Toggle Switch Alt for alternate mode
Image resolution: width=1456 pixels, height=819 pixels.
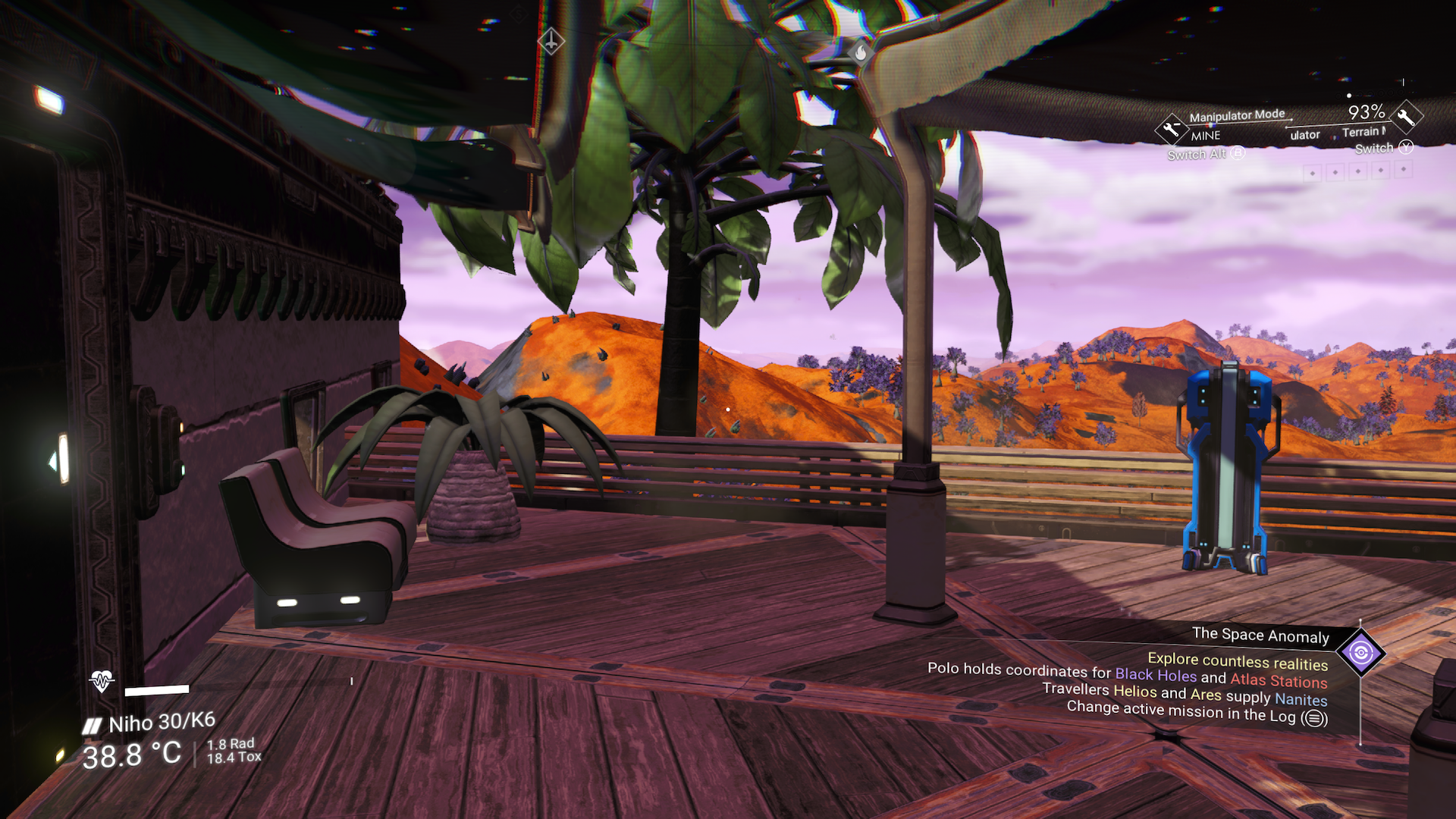(1236, 154)
